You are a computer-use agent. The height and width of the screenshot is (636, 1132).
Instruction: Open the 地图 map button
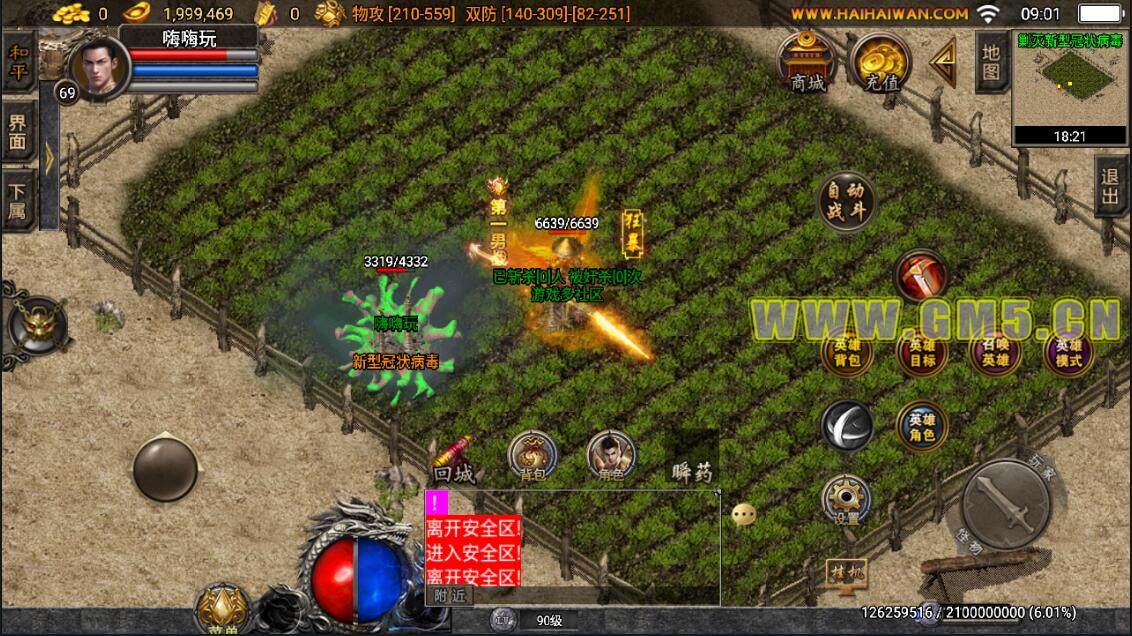coord(990,62)
